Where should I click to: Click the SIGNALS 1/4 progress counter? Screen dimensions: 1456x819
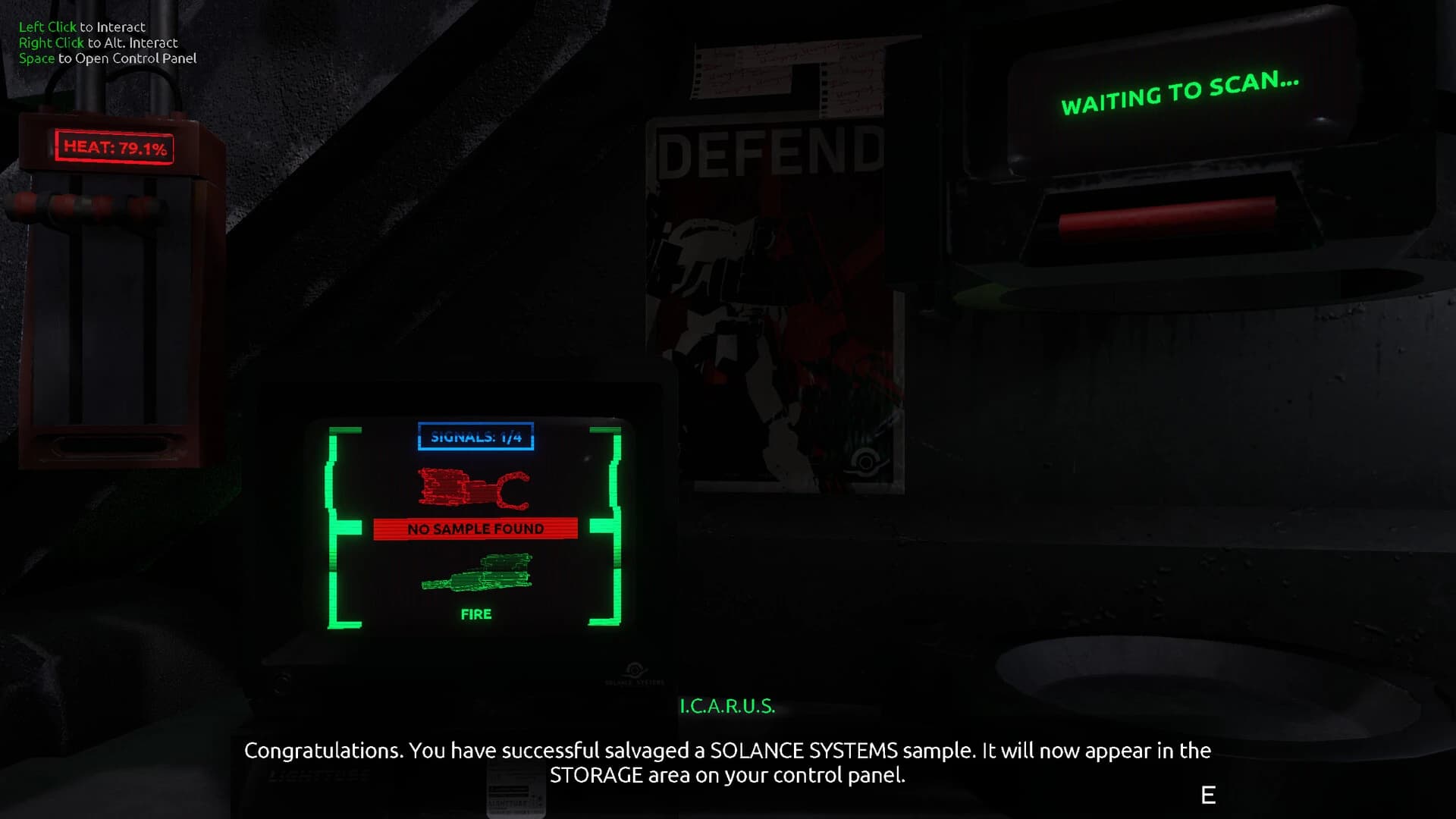click(475, 437)
